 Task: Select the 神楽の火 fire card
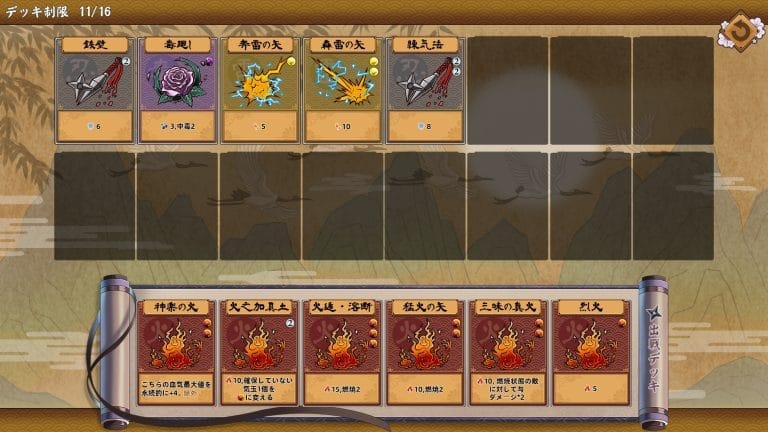[175, 350]
